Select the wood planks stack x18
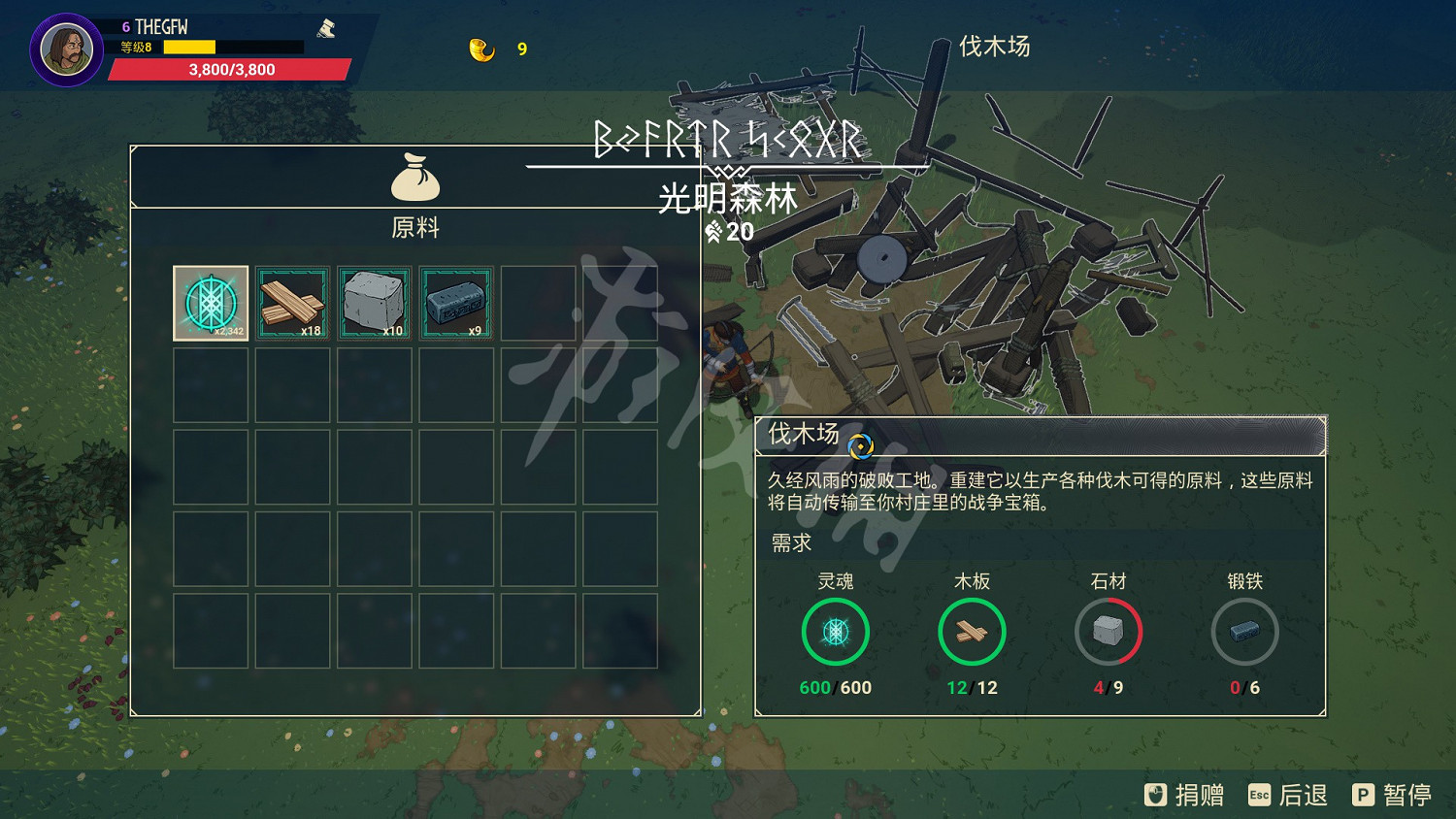Screen dimensions: 1456x819 [292, 303]
